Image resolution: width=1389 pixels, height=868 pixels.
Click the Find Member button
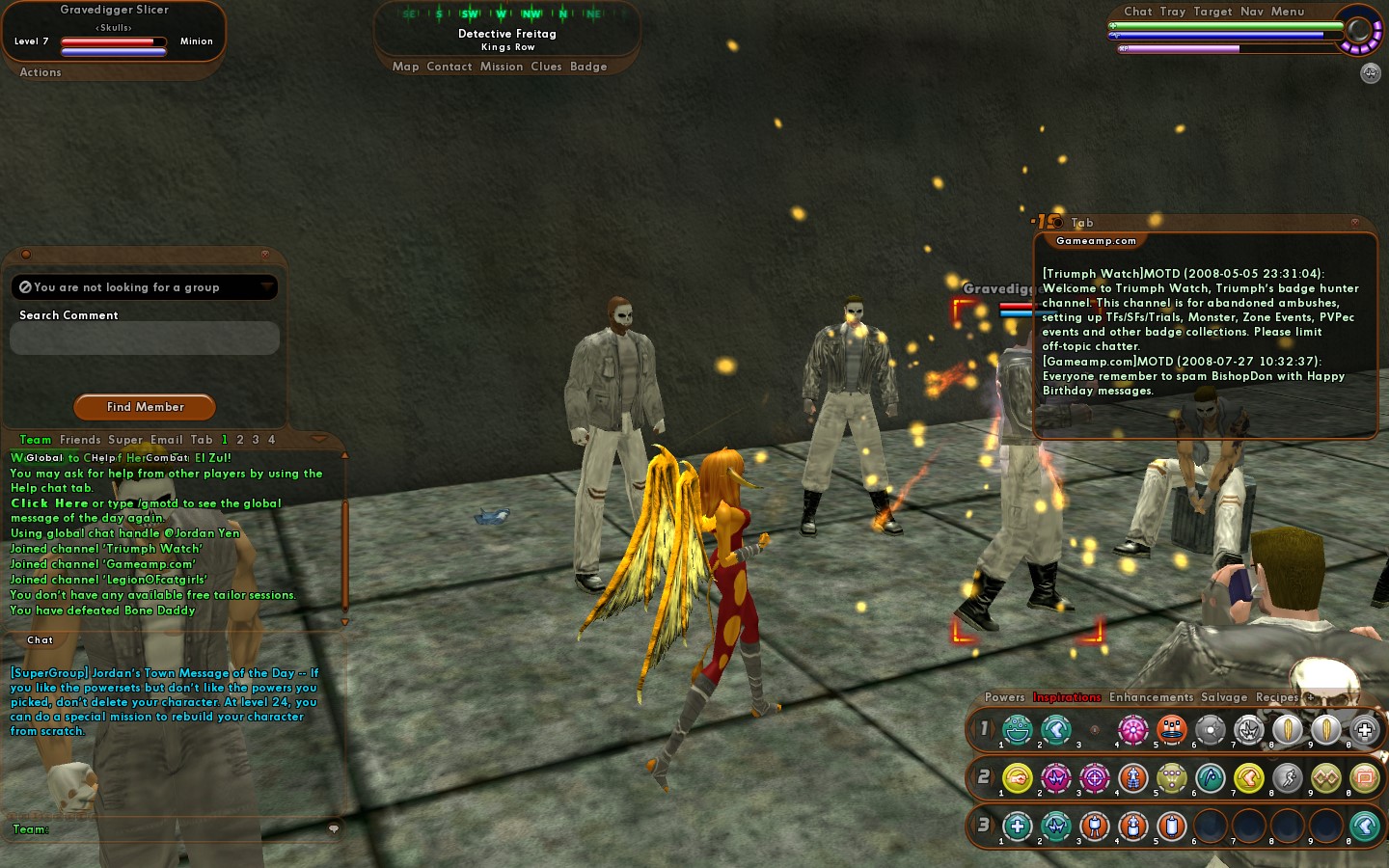145,407
